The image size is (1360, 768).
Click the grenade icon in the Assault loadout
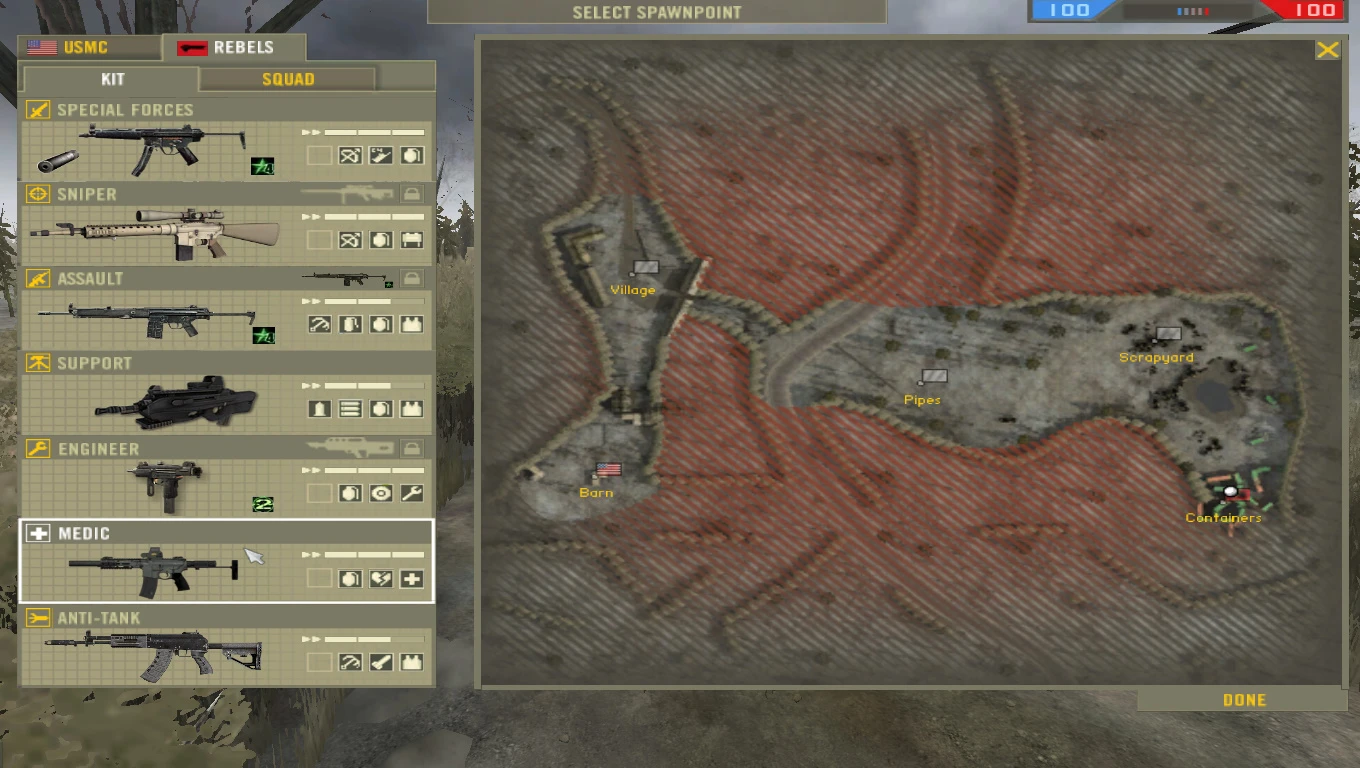(x=381, y=323)
